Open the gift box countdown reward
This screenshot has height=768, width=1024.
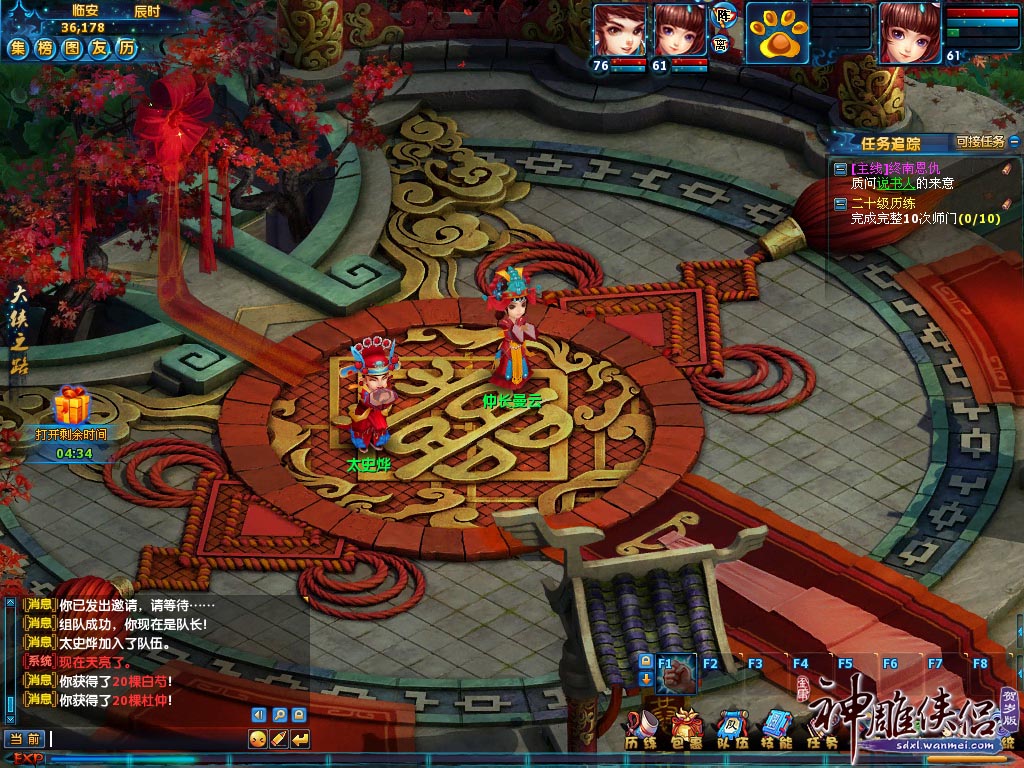pyautogui.click(x=71, y=407)
